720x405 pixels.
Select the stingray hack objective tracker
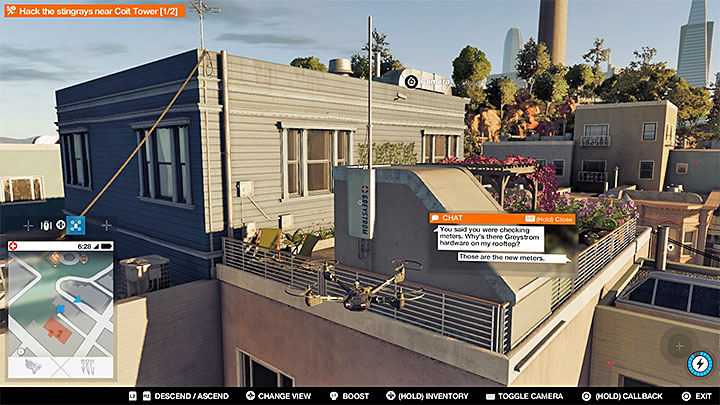93,10
